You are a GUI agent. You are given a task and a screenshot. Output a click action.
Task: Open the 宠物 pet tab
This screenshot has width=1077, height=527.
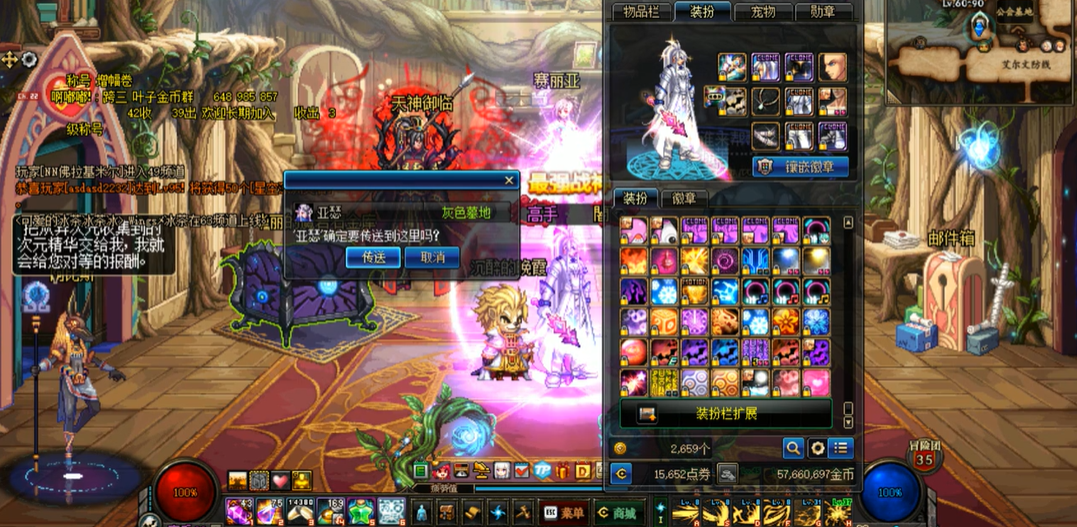pyautogui.click(x=762, y=12)
